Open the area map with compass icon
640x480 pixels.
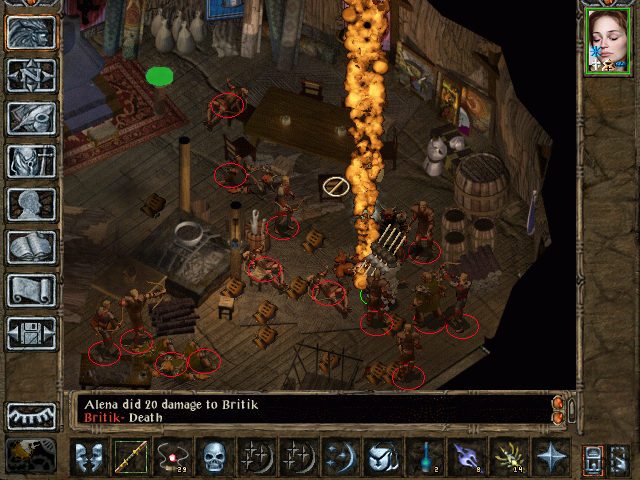[31, 75]
